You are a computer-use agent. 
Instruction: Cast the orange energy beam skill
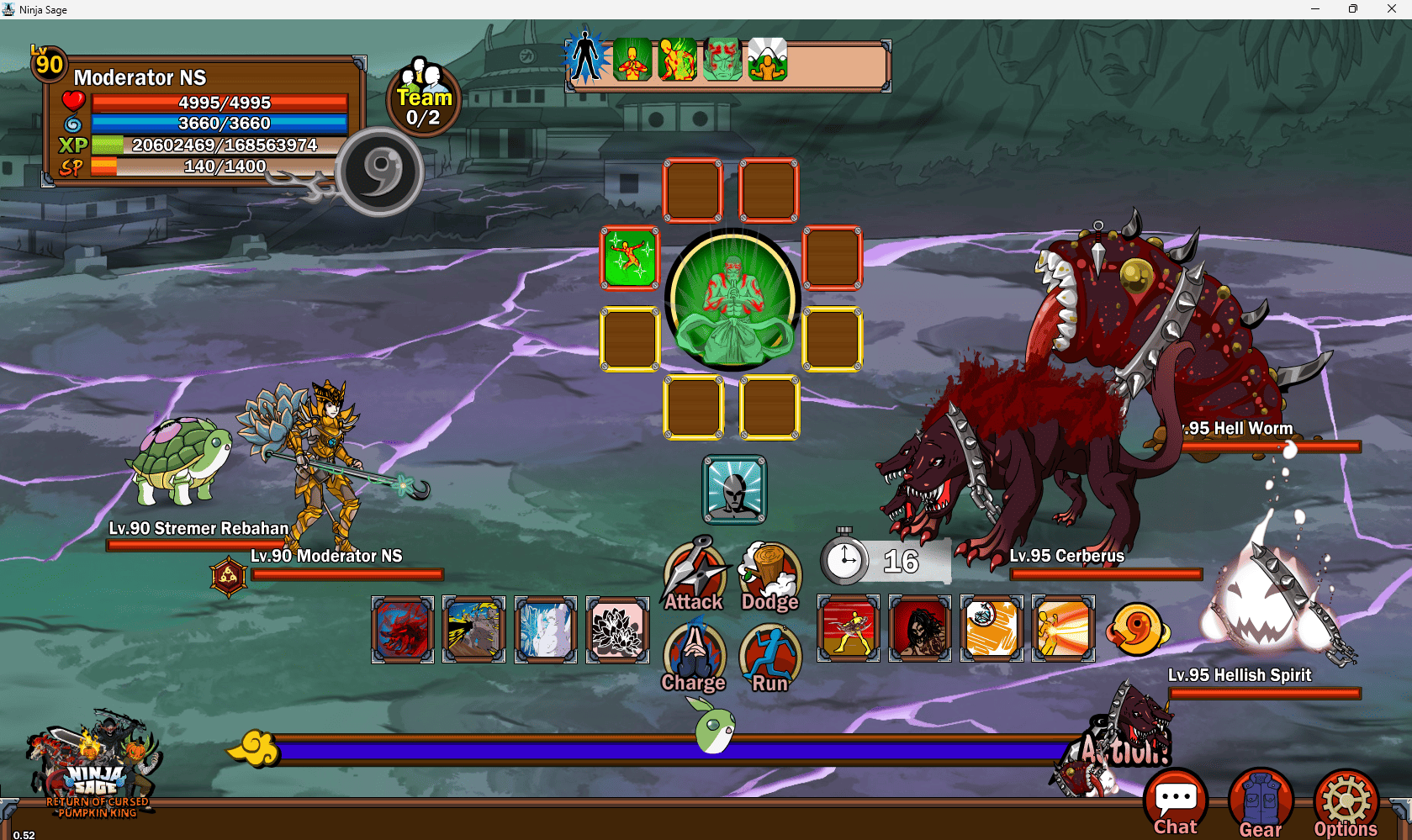pyautogui.click(x=1063, y=628)
